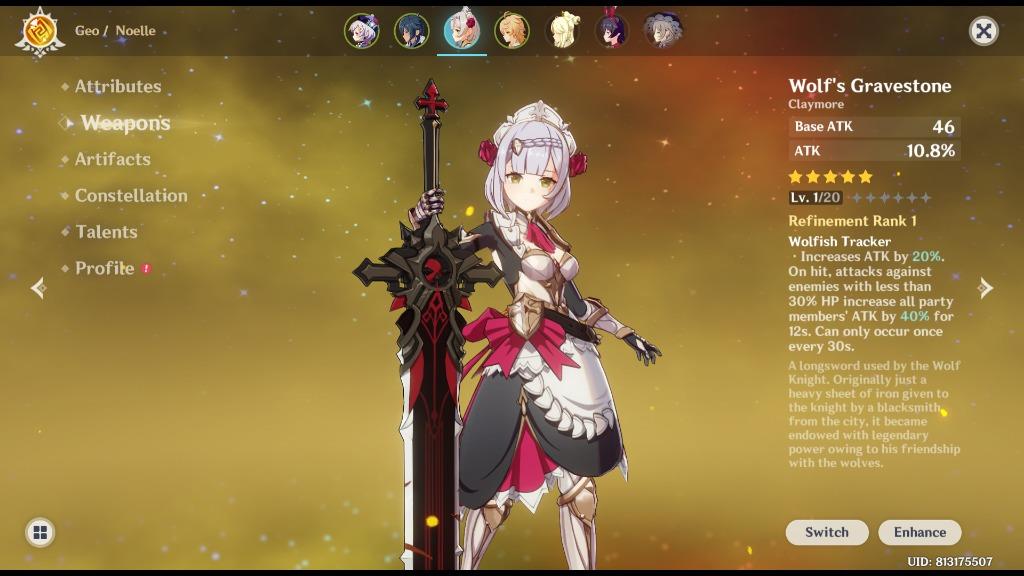Open the grid menu icon
This screenshot has height=576, width=1024.
40,532
